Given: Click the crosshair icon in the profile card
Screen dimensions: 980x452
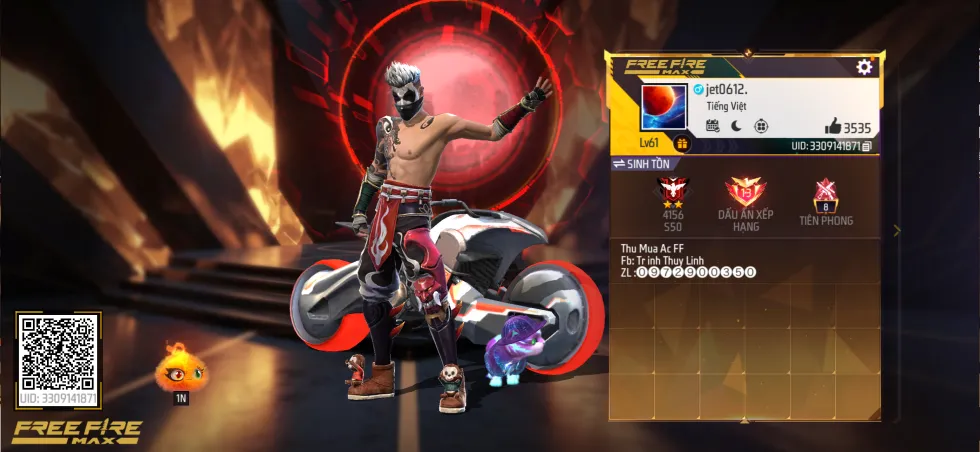Looking at the screenshot, I should pyautogui.click(x=761, y=126).
